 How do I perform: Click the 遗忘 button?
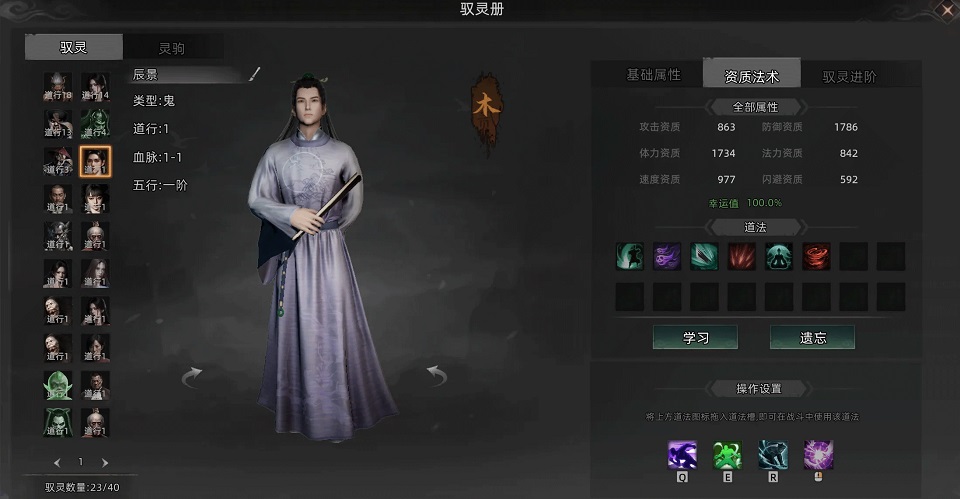pyautogui.click(x=812, y=337)
